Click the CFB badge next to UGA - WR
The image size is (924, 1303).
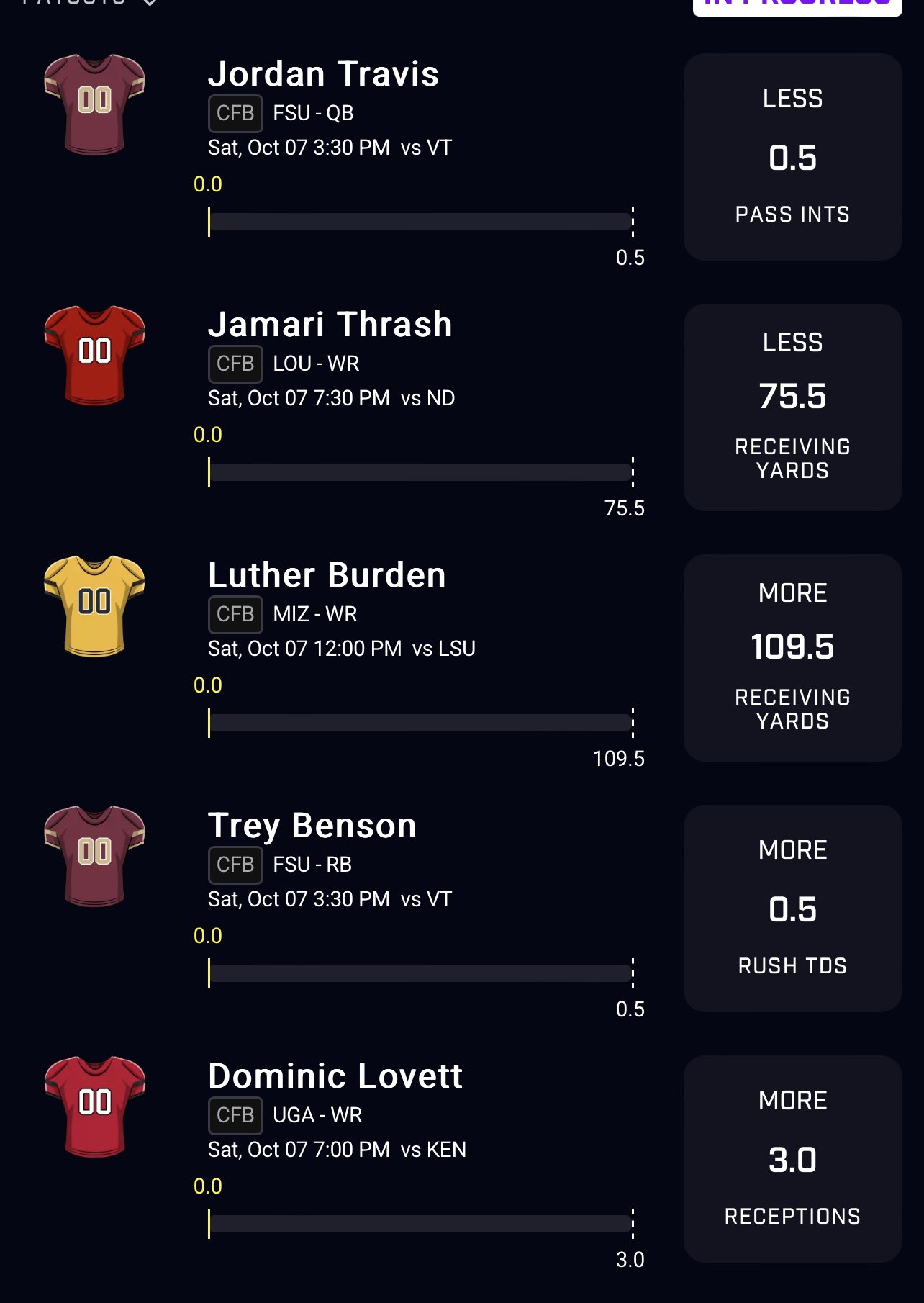click(235, 1114)
